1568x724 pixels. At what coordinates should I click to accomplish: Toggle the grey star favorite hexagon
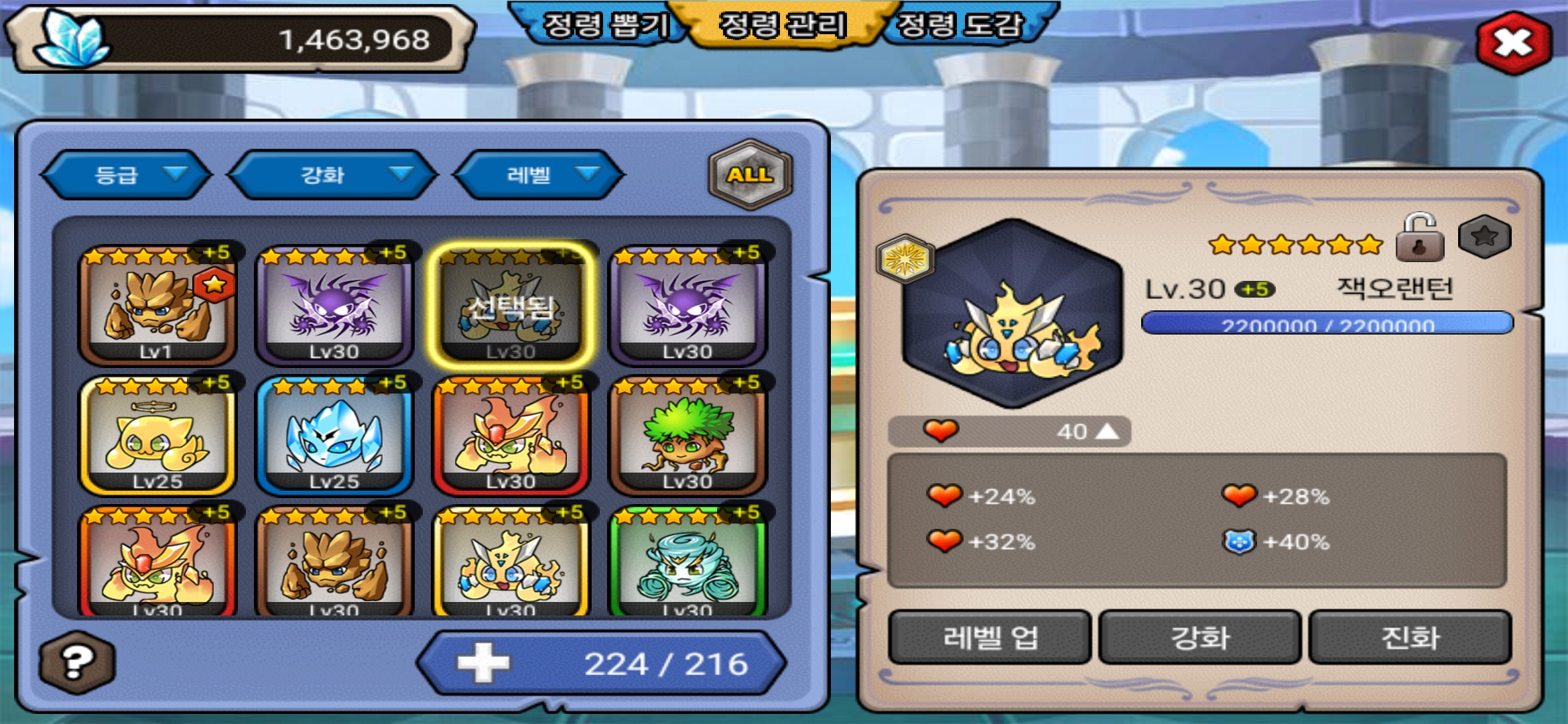click(1484, 237)
